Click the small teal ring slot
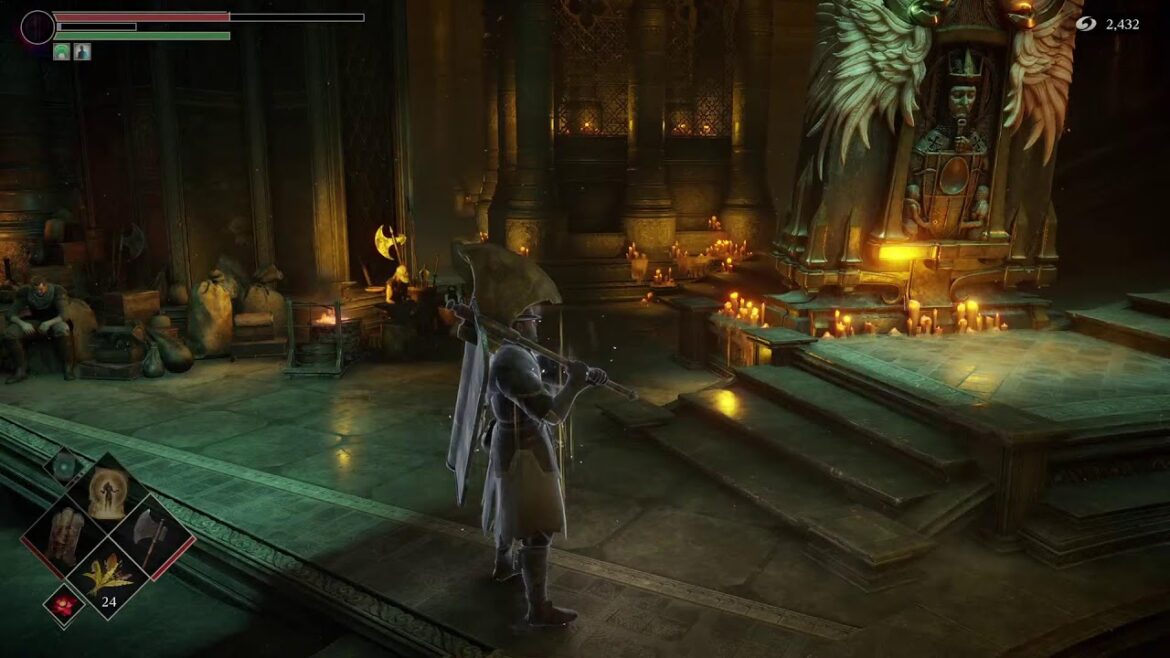 (65, 467)
